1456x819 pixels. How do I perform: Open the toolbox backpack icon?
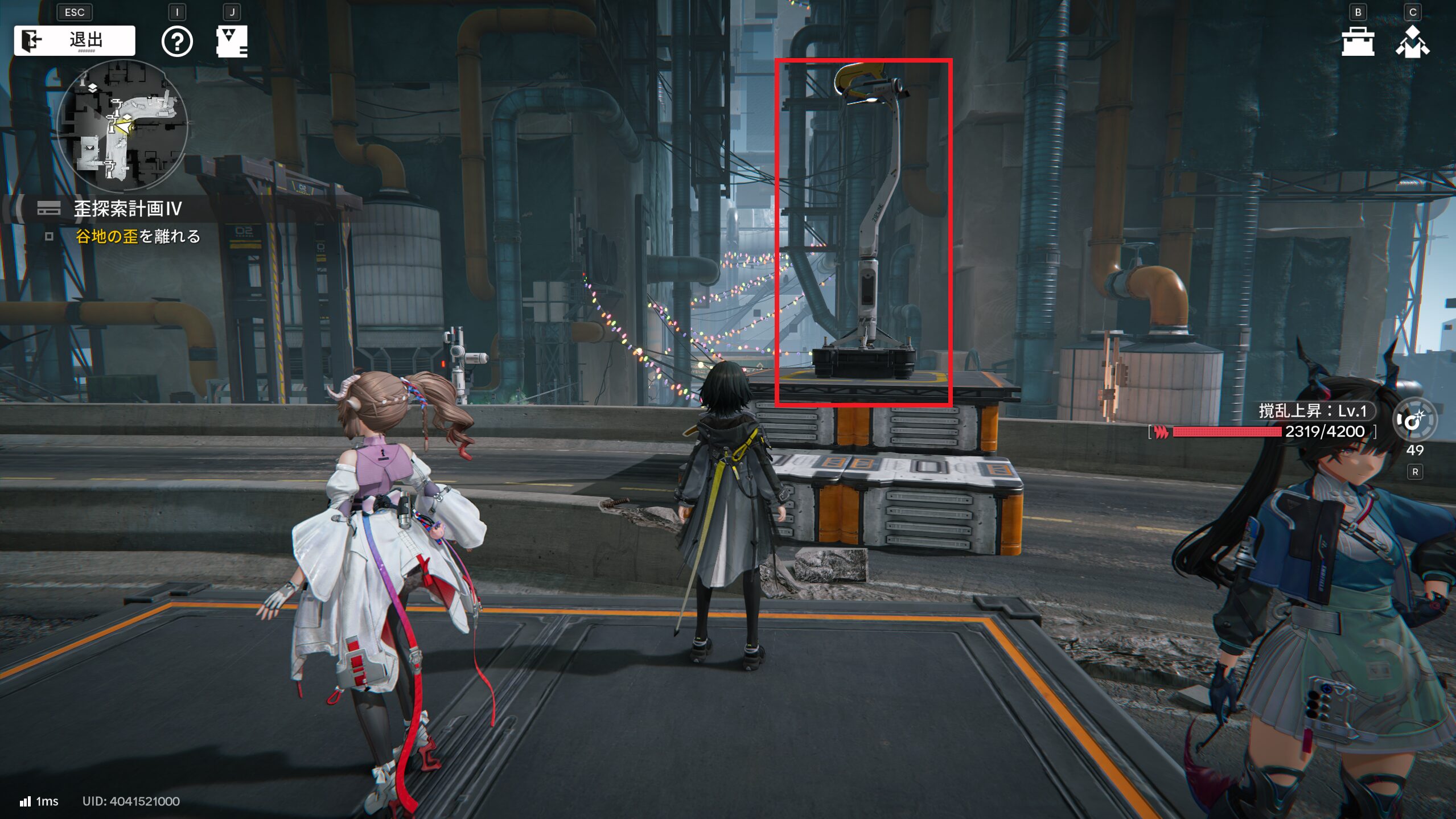(1358, 42)
